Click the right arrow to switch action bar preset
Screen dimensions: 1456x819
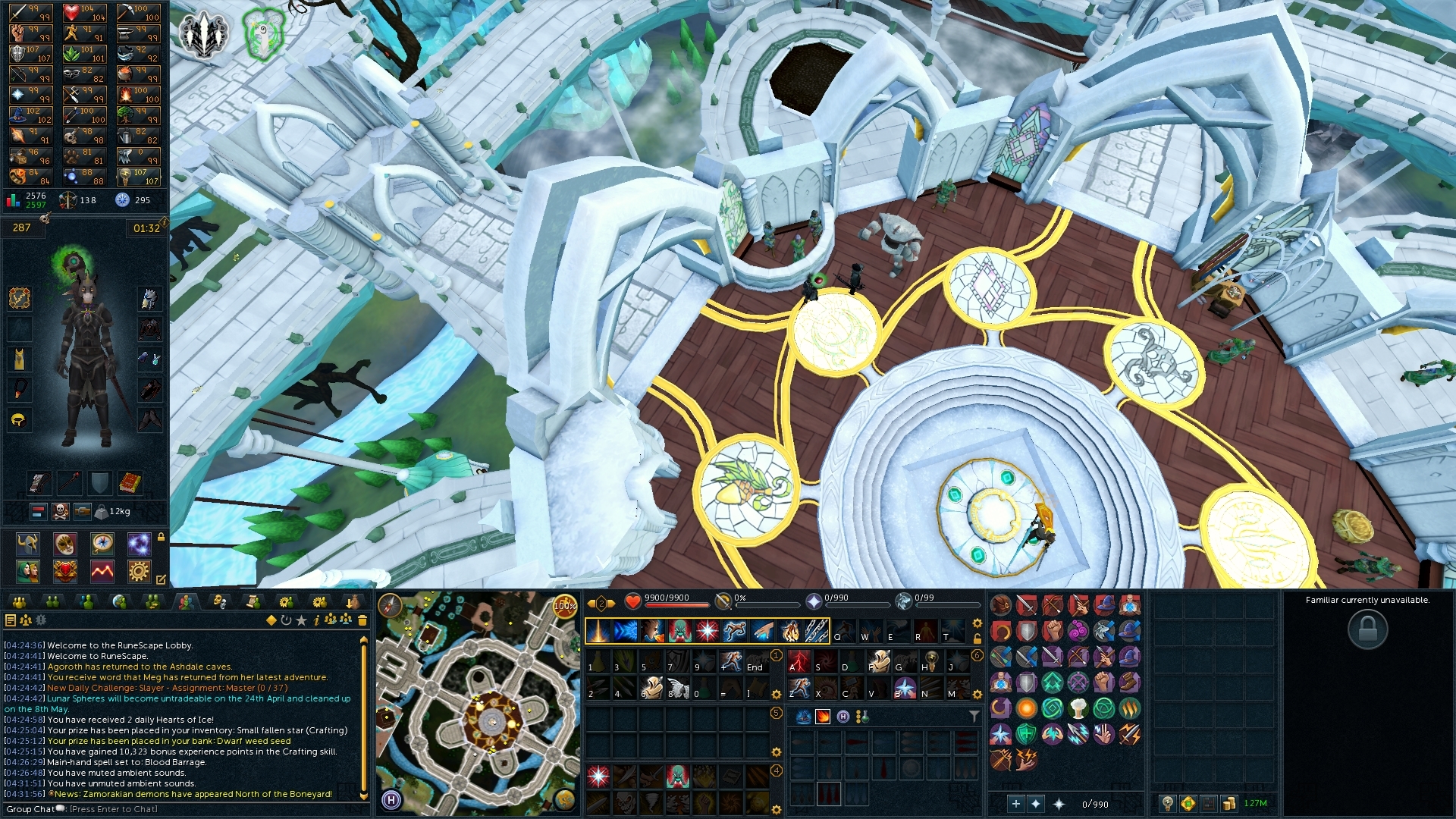[611, 603]
